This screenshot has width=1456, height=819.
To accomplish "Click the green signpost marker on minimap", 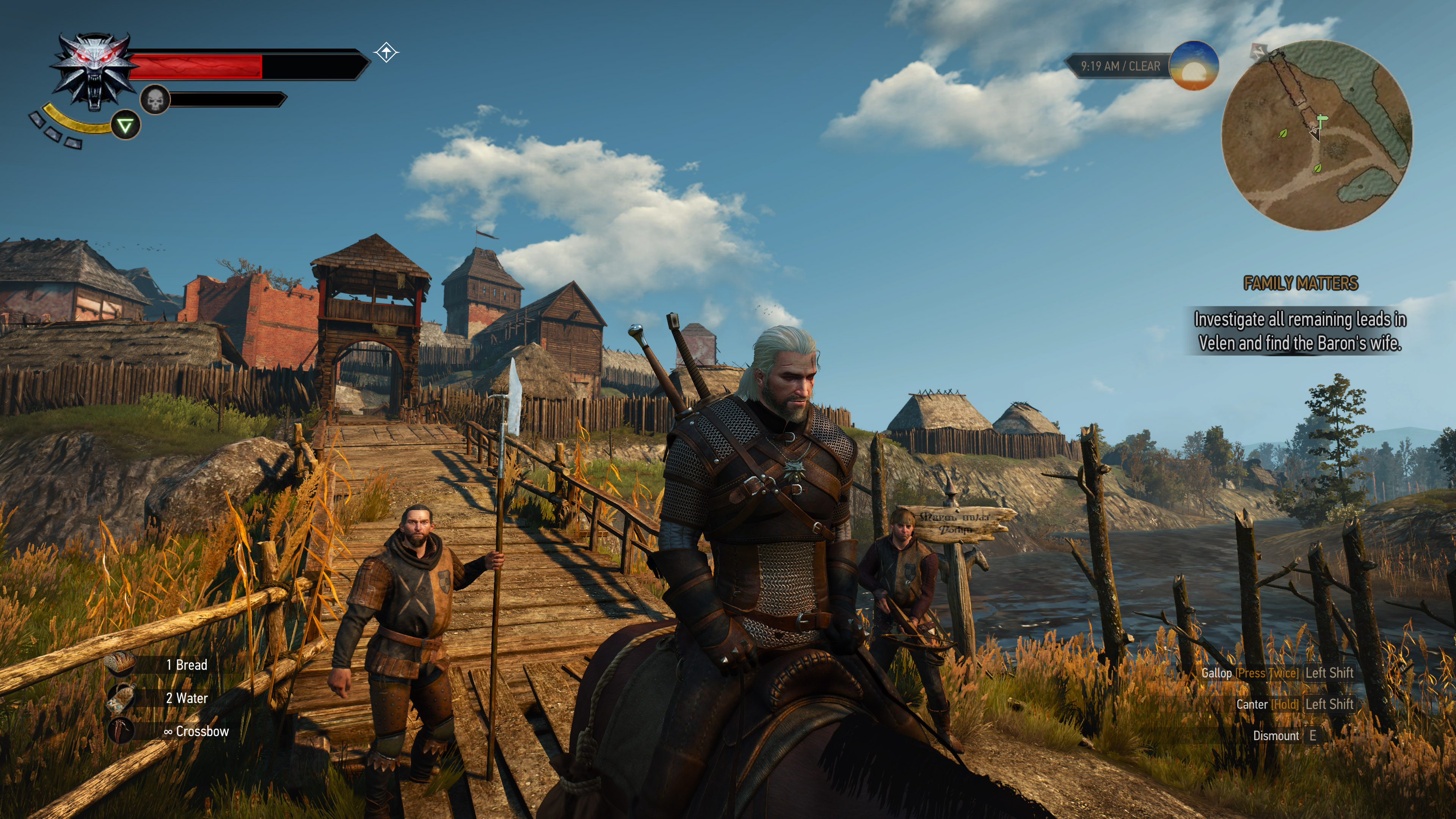I will [x=1321, y=121].
